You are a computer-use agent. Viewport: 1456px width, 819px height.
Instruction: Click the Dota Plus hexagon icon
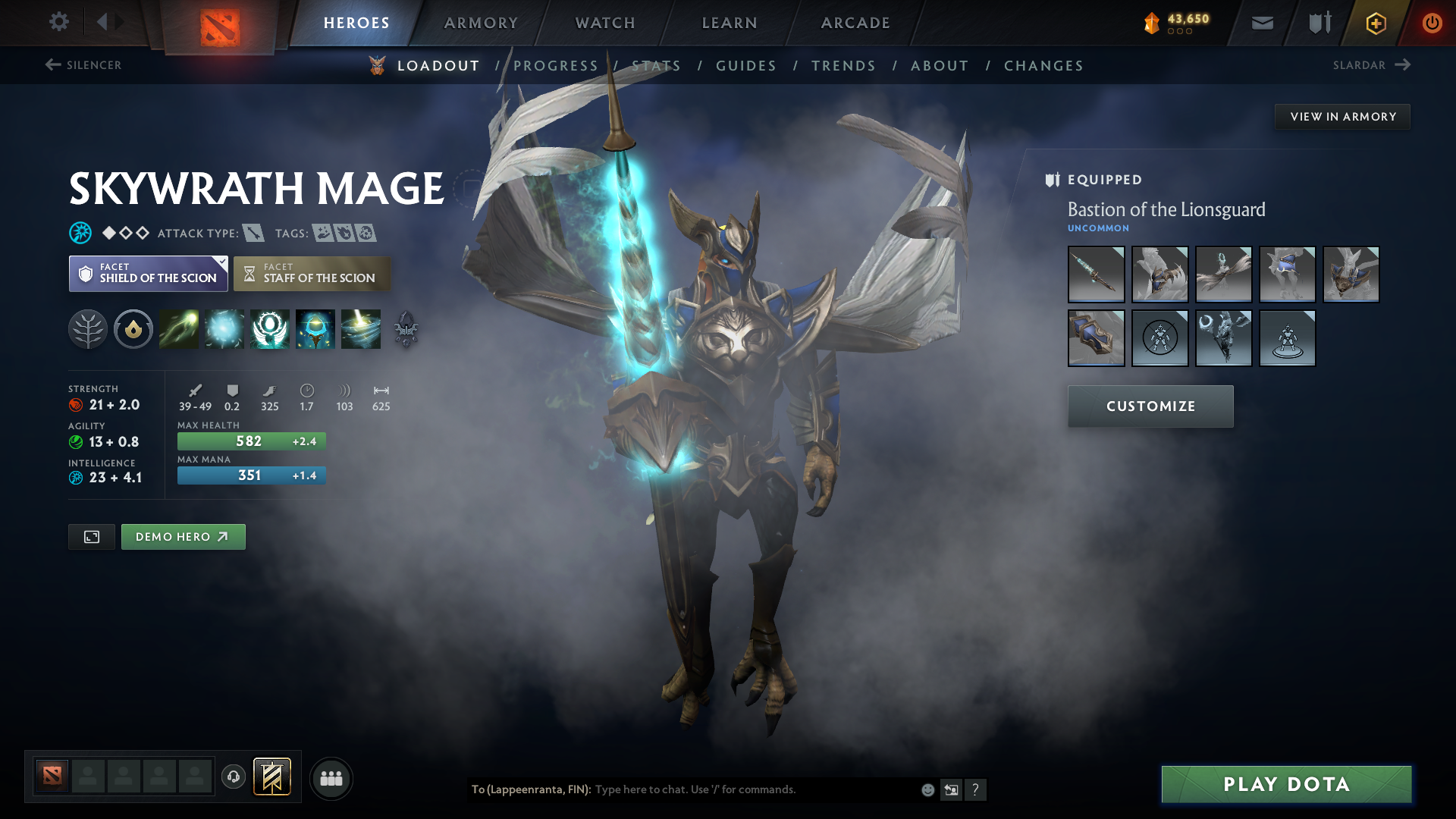coord(1375,23)
